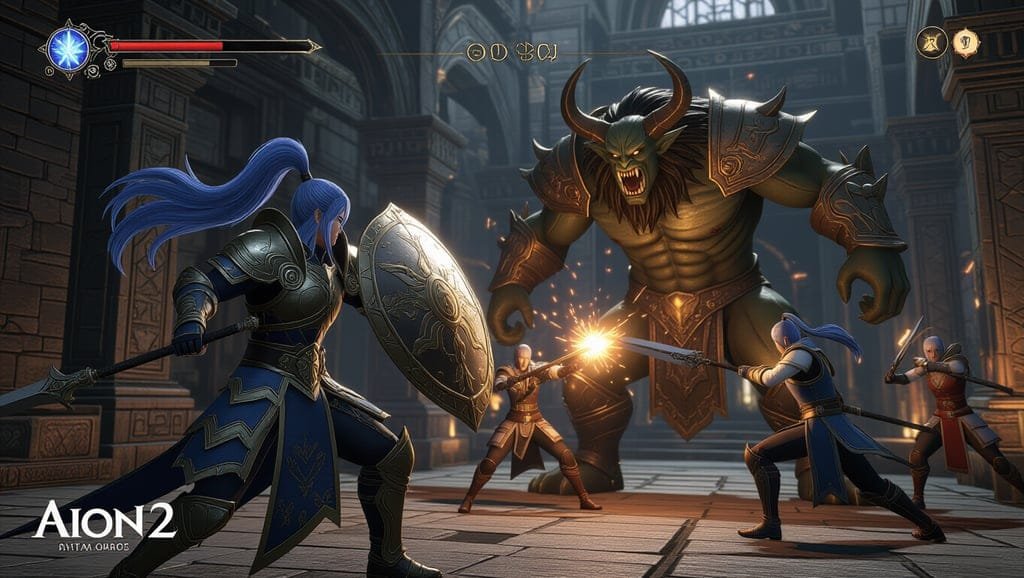Click the blue star emblem portrait
Viewport: 1024px width, 578px height.
69,49
